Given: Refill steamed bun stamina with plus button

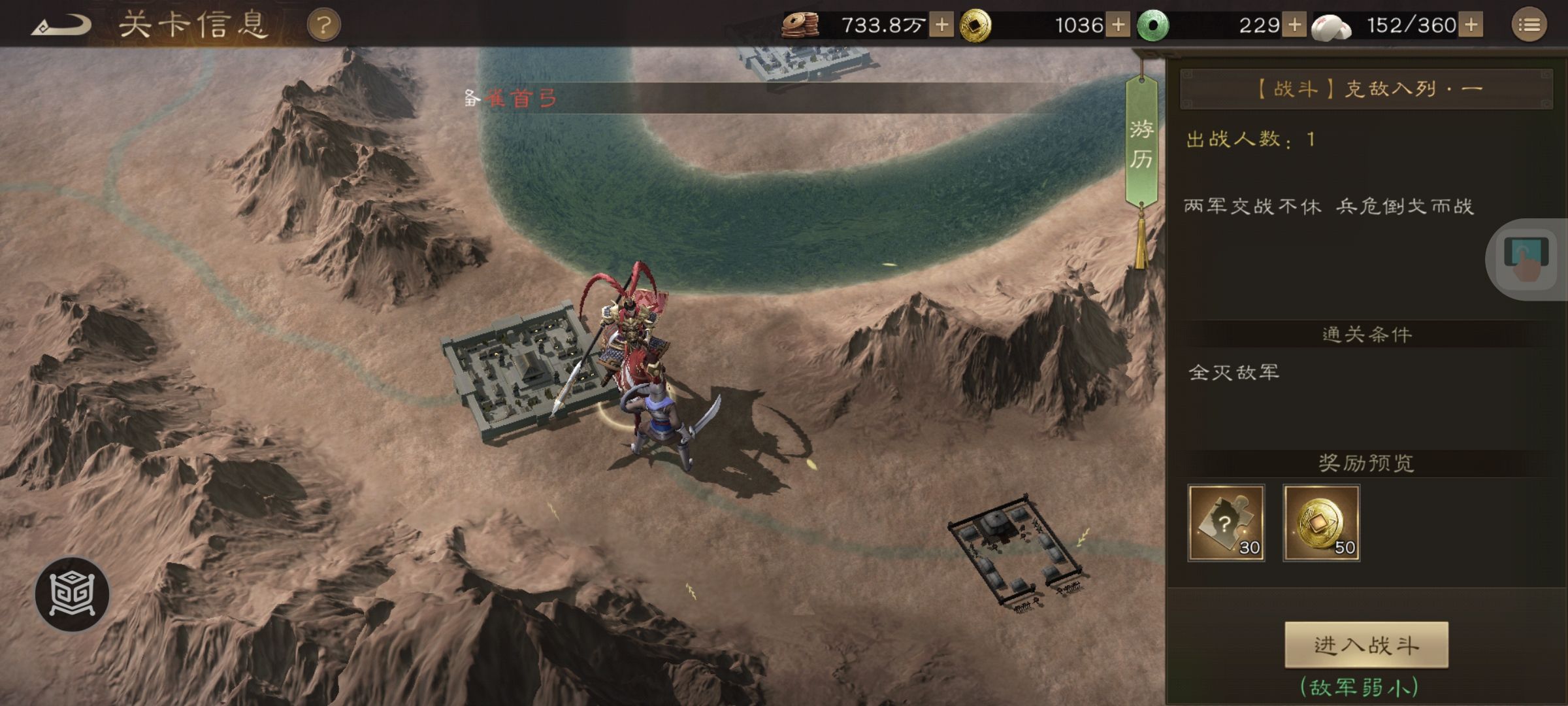Looking at the screenshot, I should tap(1471, 25).
